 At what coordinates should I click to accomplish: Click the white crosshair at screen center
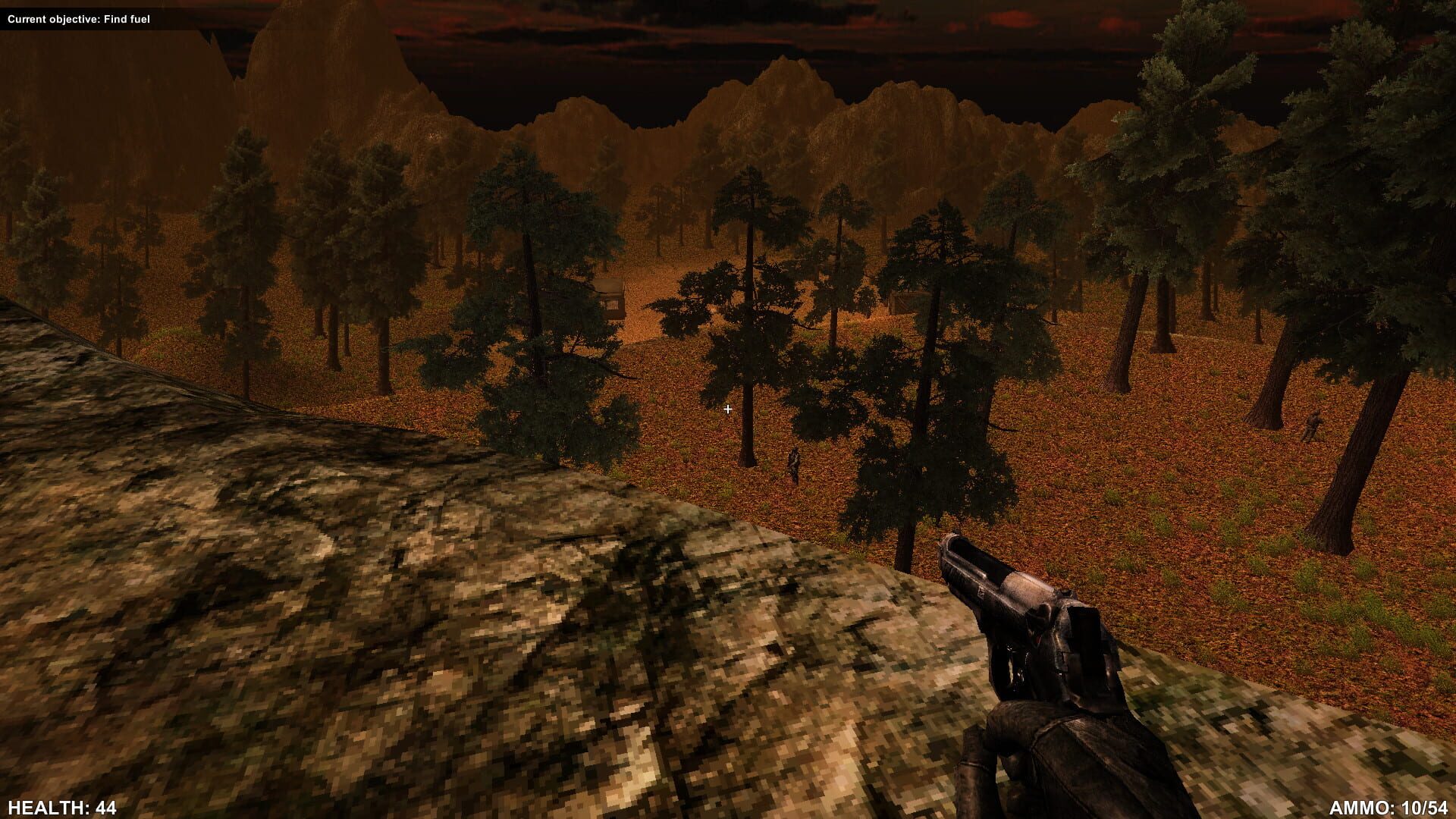tap(728, 409)
